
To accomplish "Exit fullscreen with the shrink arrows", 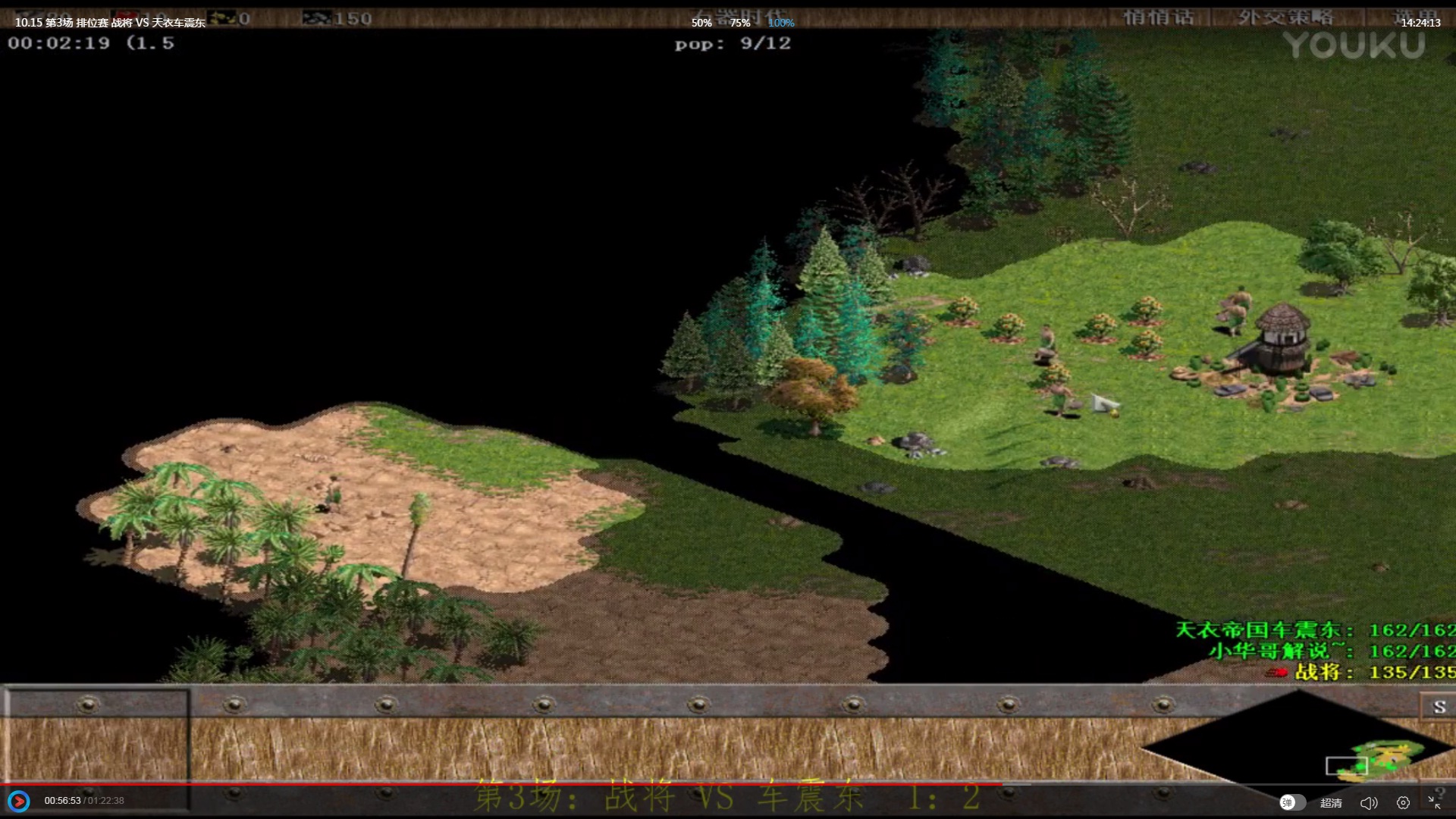I will coord(1434,802).
